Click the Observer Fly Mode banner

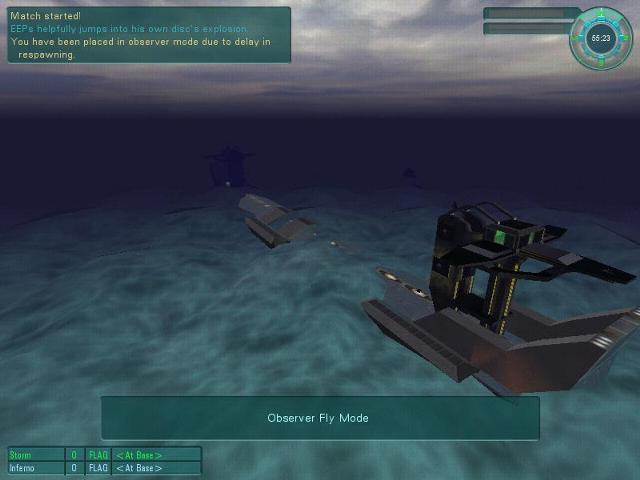pos(319,418)
